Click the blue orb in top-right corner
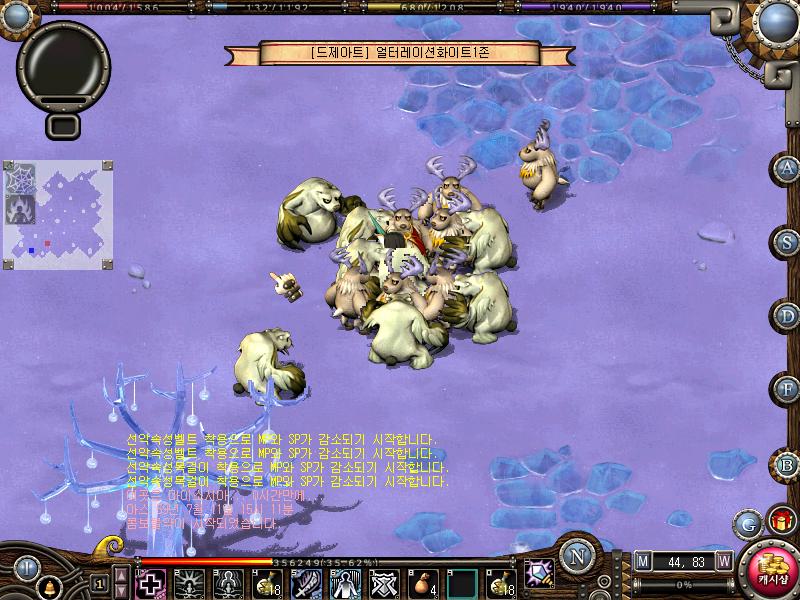The width and height of the screenshot is (800, 600). click(x=779, y=20)
